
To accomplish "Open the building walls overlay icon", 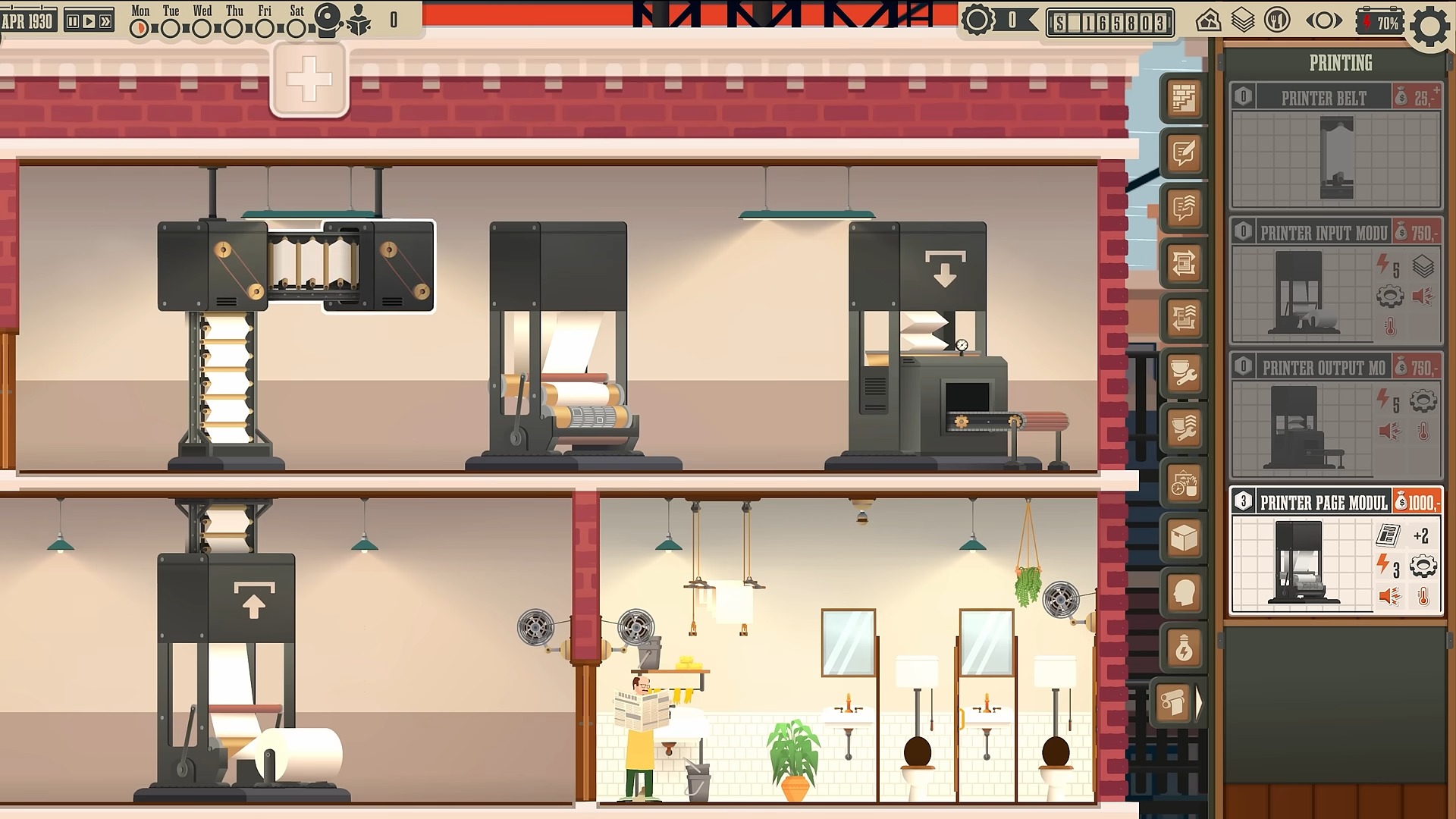I will pos(1208,21).
